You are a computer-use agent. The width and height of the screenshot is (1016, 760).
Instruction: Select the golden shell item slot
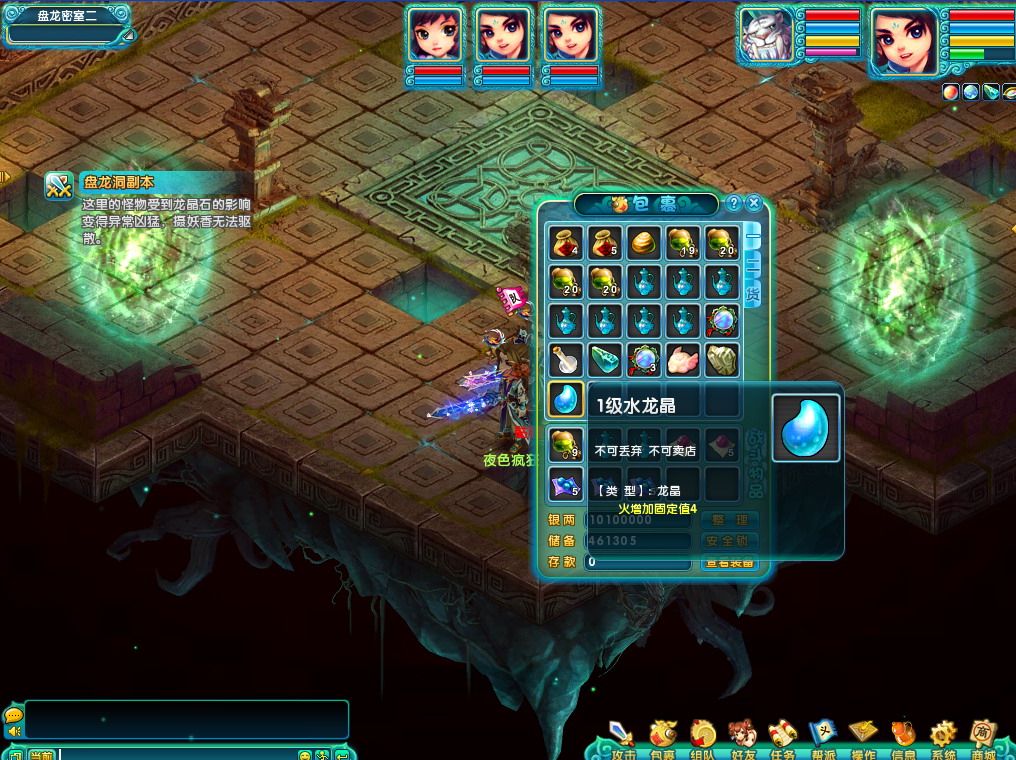pyautogui.click(x=644, y=243)
